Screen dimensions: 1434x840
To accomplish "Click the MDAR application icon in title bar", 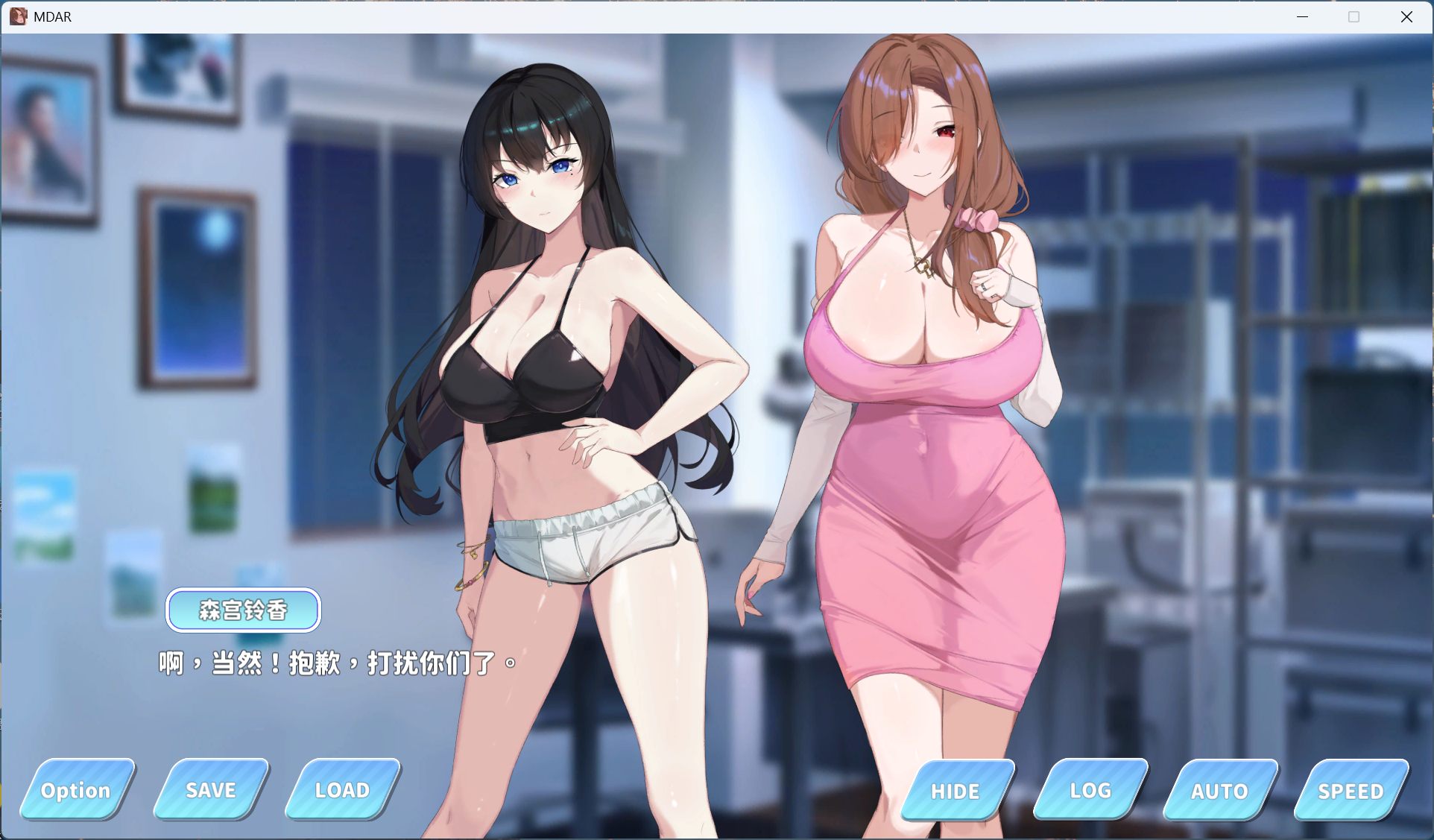I will (16, 16).
